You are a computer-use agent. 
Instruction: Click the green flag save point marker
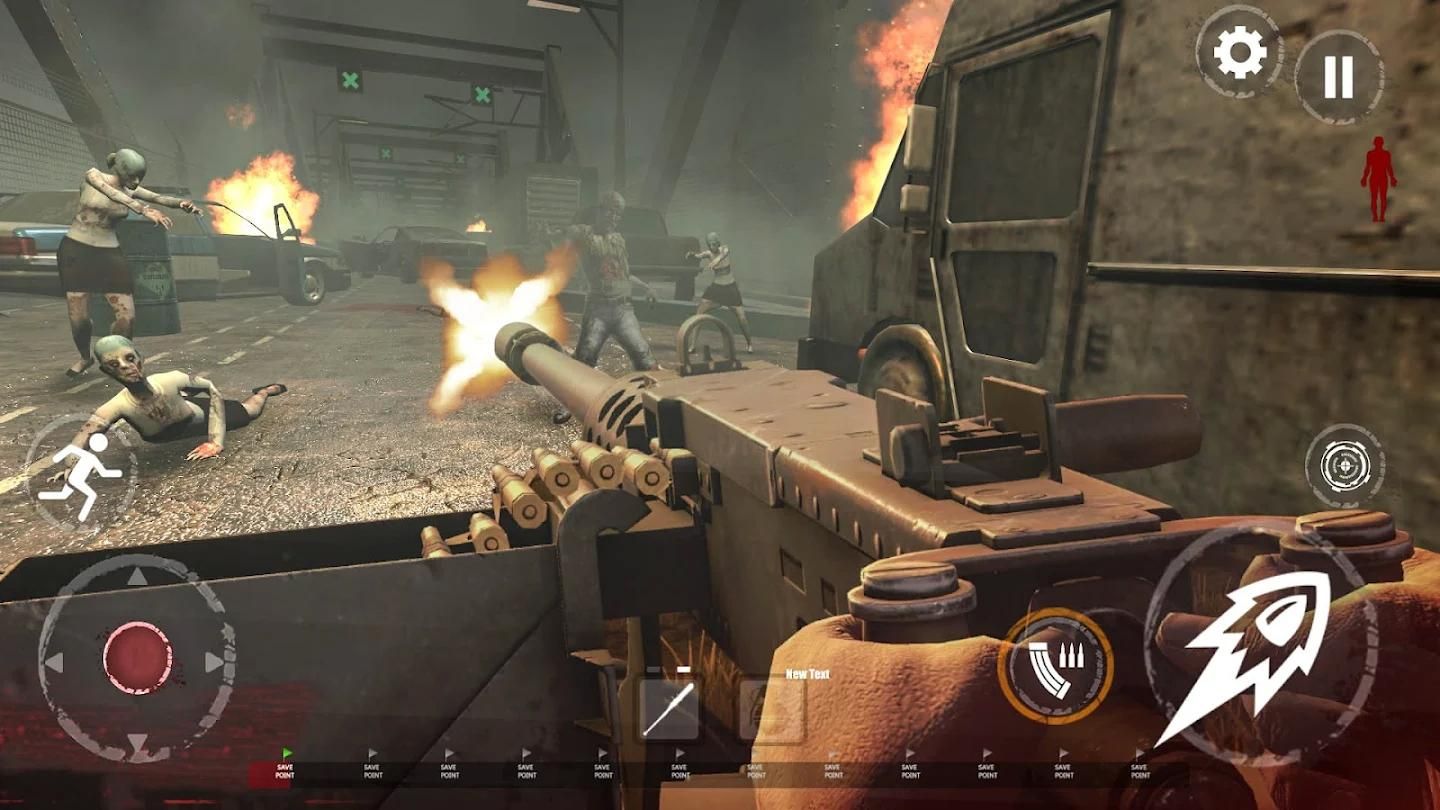click(x=288, y=753)
